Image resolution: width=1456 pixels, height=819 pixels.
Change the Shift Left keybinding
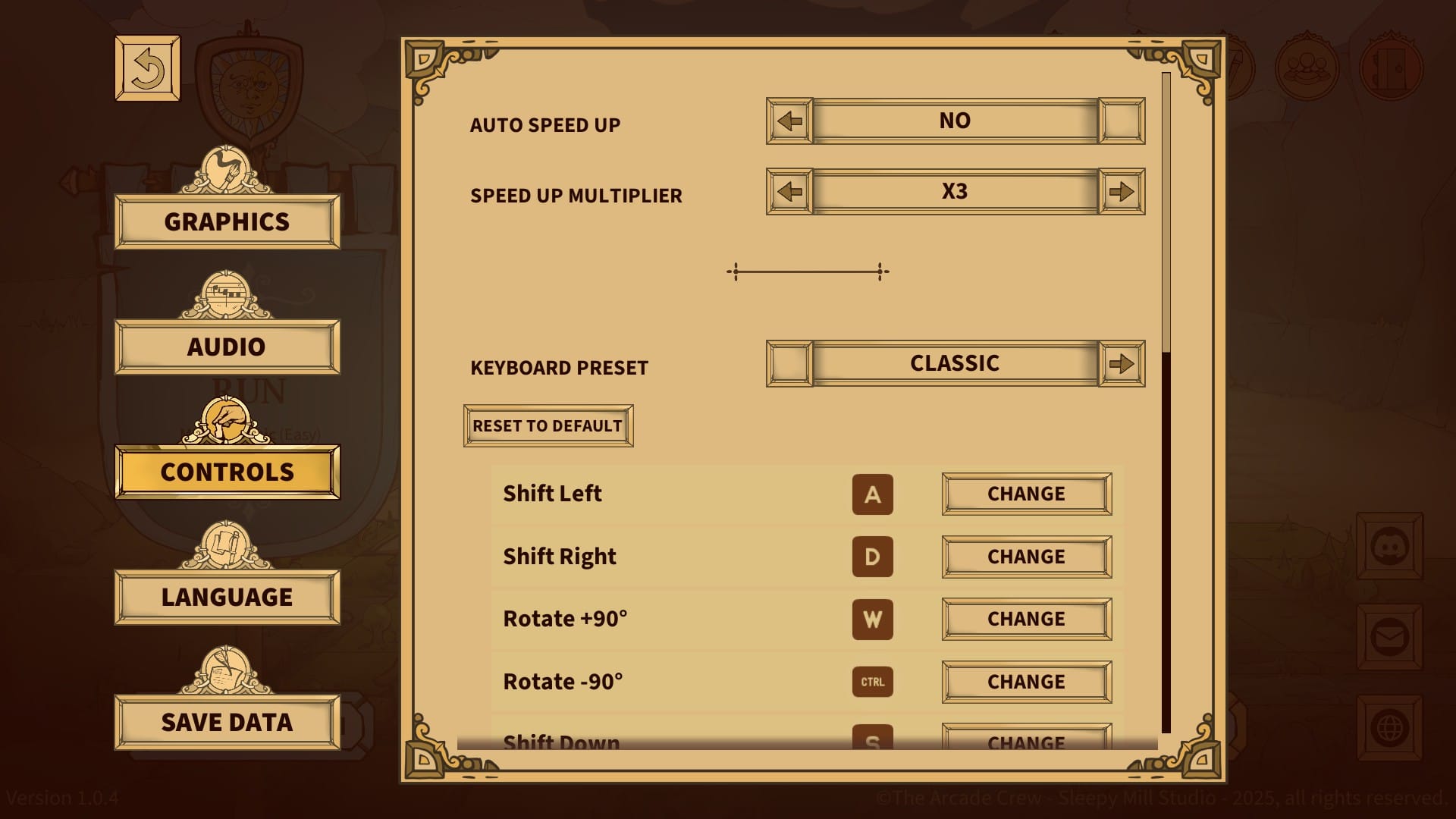1026,494
